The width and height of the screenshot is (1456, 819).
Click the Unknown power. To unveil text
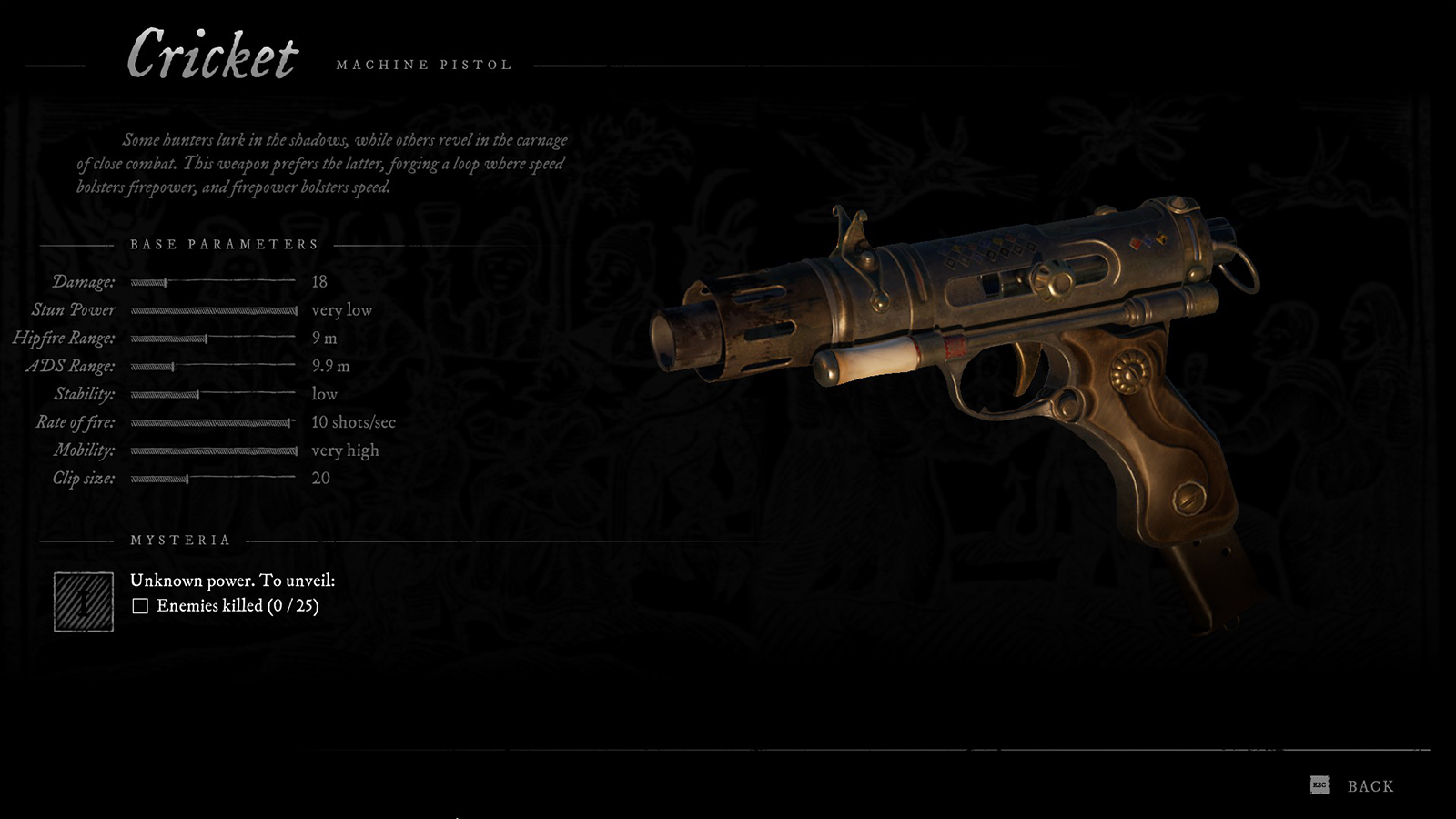pyautogui.click(x=233, y=579)
